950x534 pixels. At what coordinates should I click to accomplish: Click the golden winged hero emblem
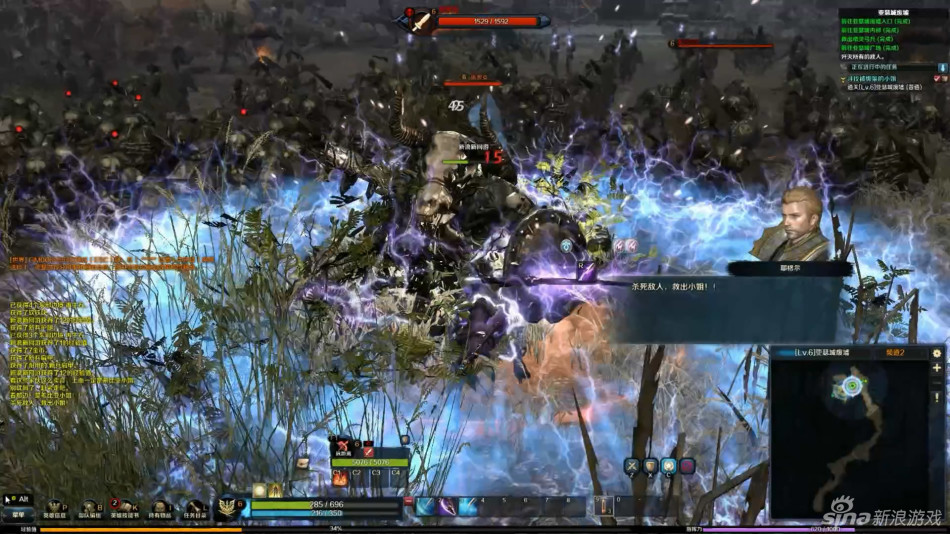tap(228, 508)
